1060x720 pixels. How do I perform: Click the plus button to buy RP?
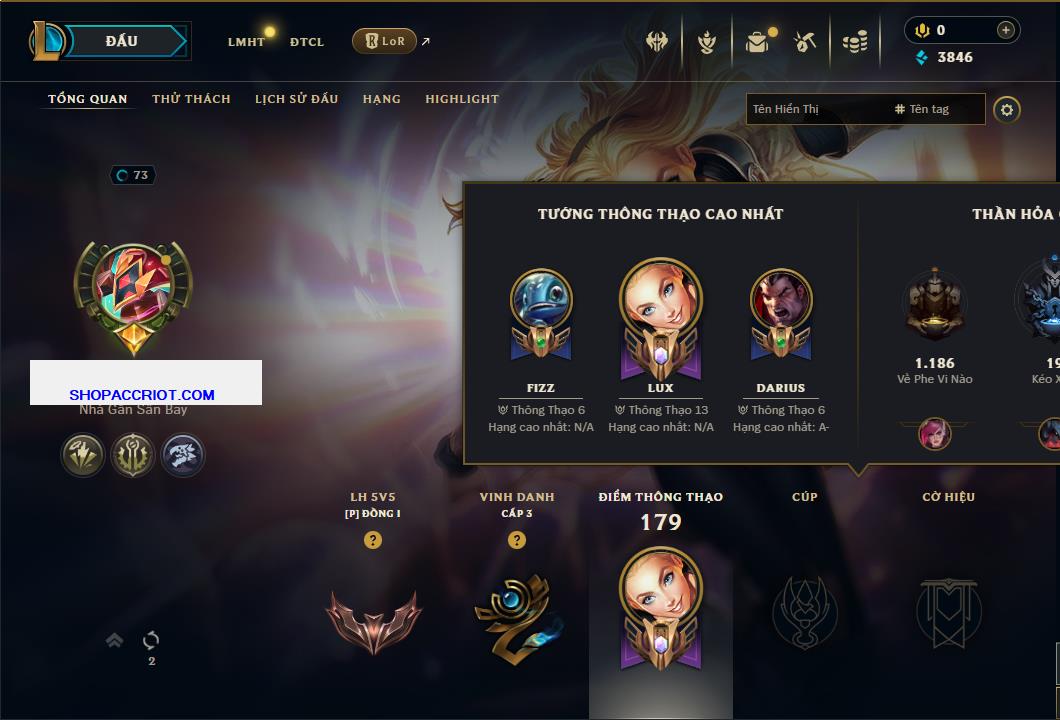(1005, 30)
